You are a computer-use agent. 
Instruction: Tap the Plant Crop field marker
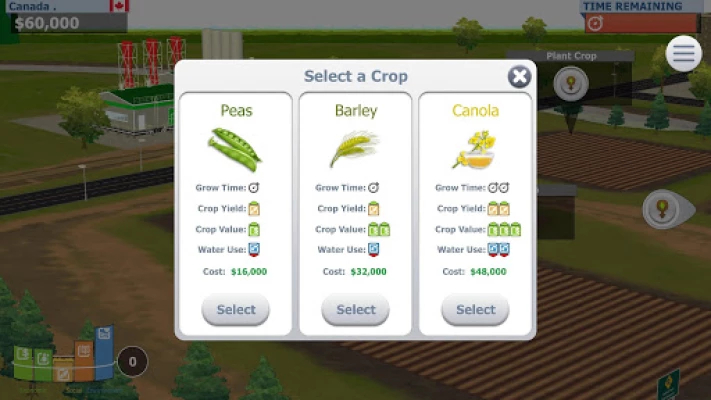(x=571, y=84)
